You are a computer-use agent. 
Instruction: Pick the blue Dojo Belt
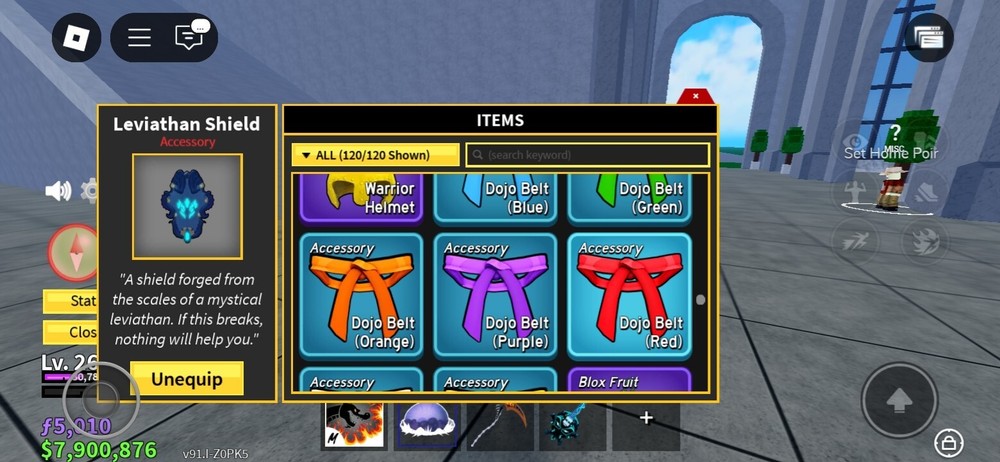point(495,197)
